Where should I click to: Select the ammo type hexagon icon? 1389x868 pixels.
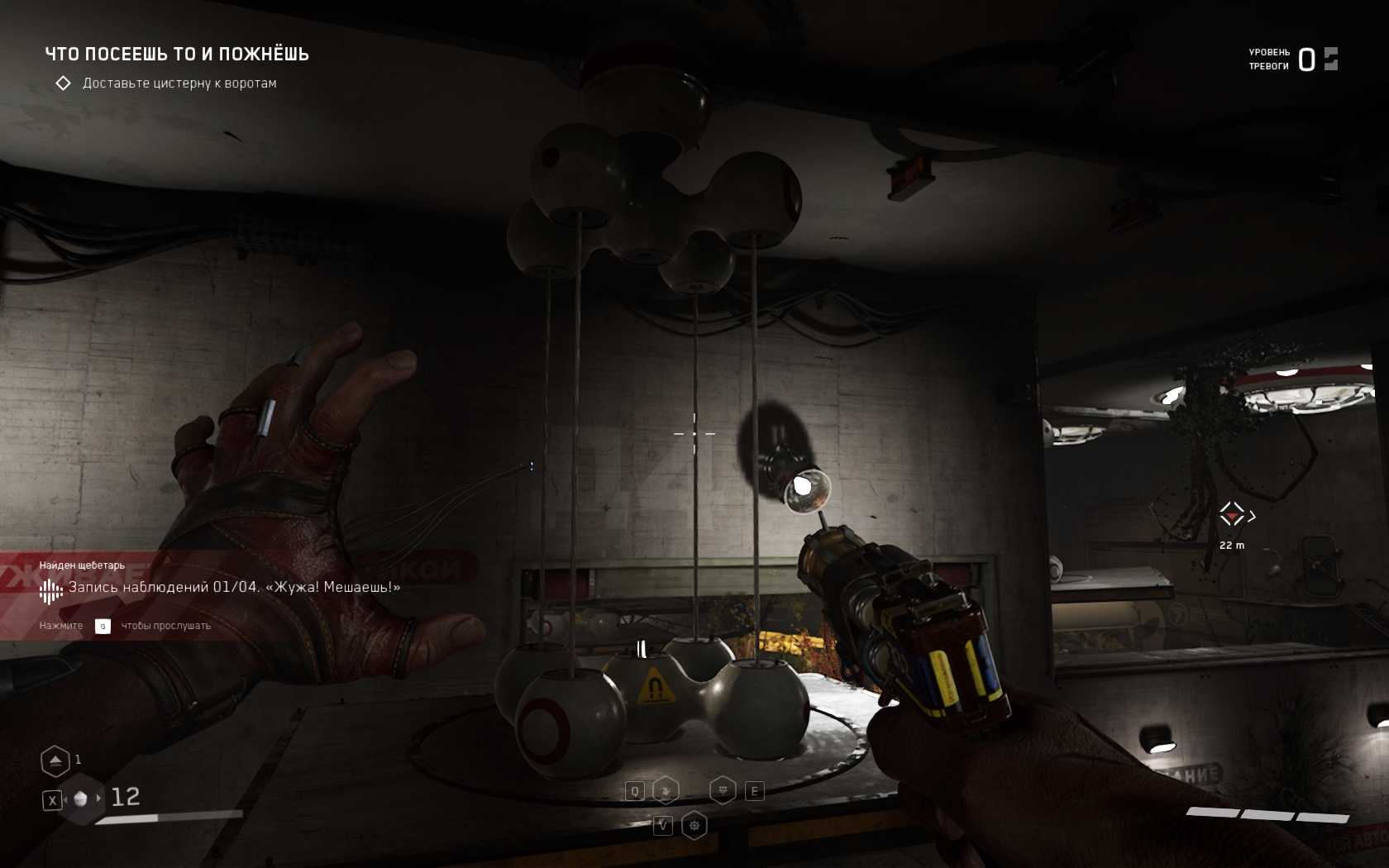click(81, 799)
